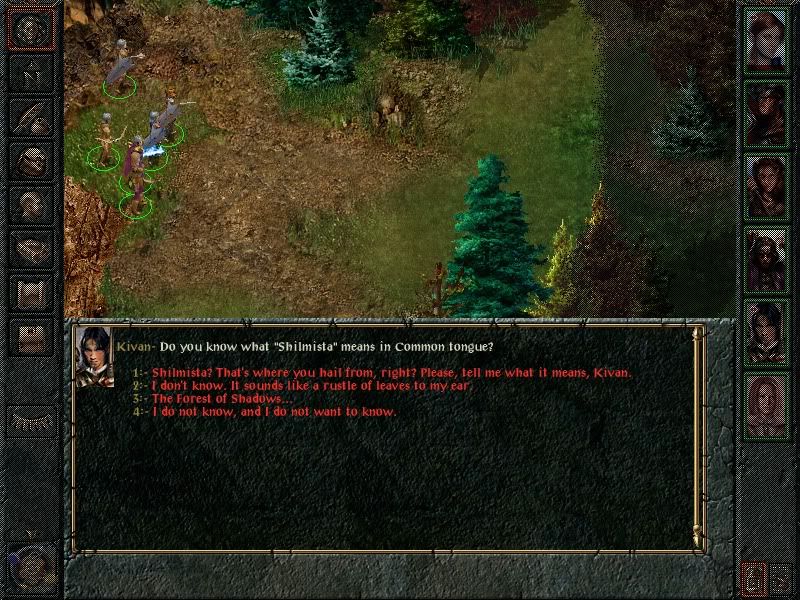
Task: Select the "rustle of leaves" reply
Action: click(311, 386)
